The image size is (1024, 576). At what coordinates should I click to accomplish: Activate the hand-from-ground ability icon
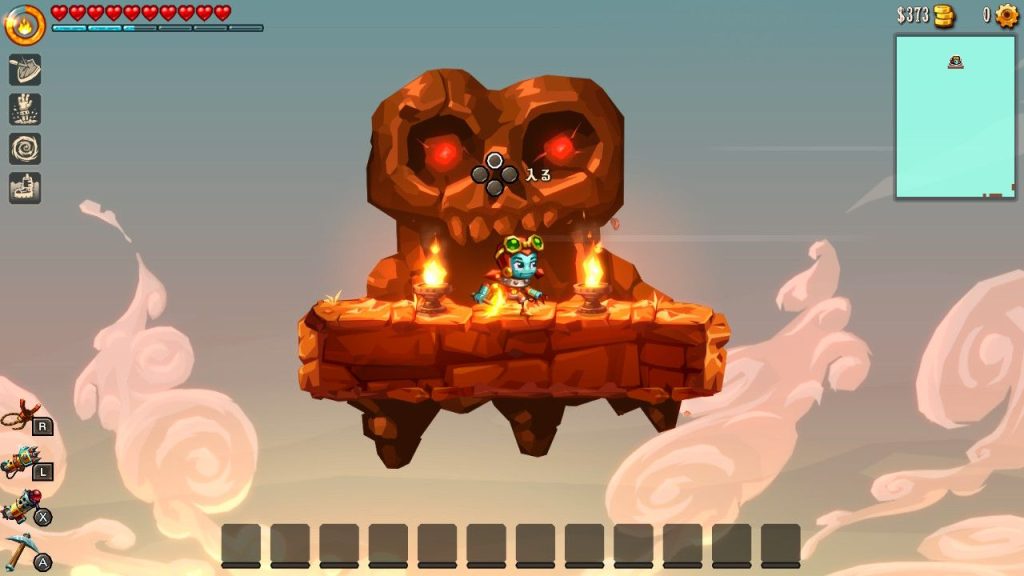pos(25,109)
